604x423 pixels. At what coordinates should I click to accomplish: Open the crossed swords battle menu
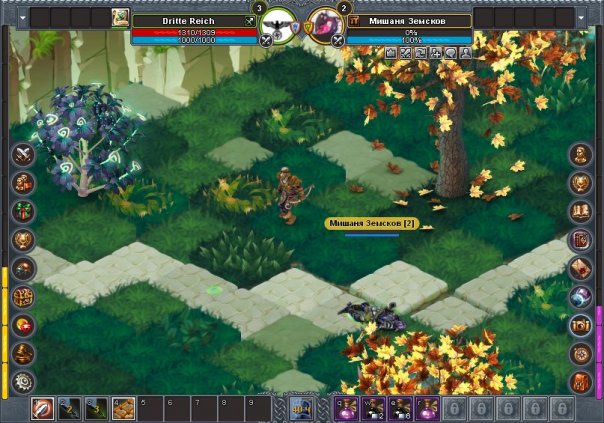[x=23, y=155]
